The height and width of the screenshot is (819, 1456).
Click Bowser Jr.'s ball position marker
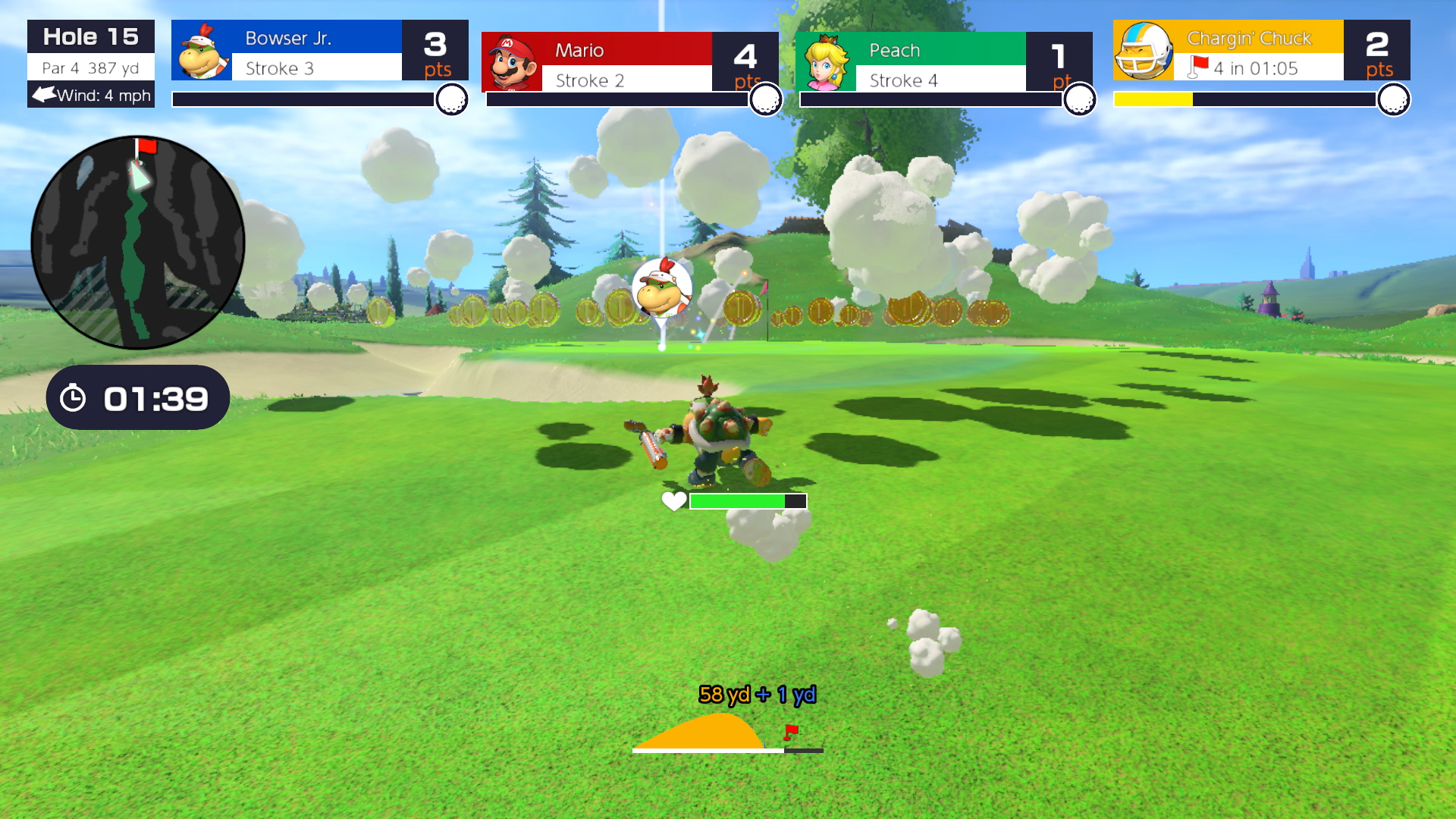tap(662, 288)
